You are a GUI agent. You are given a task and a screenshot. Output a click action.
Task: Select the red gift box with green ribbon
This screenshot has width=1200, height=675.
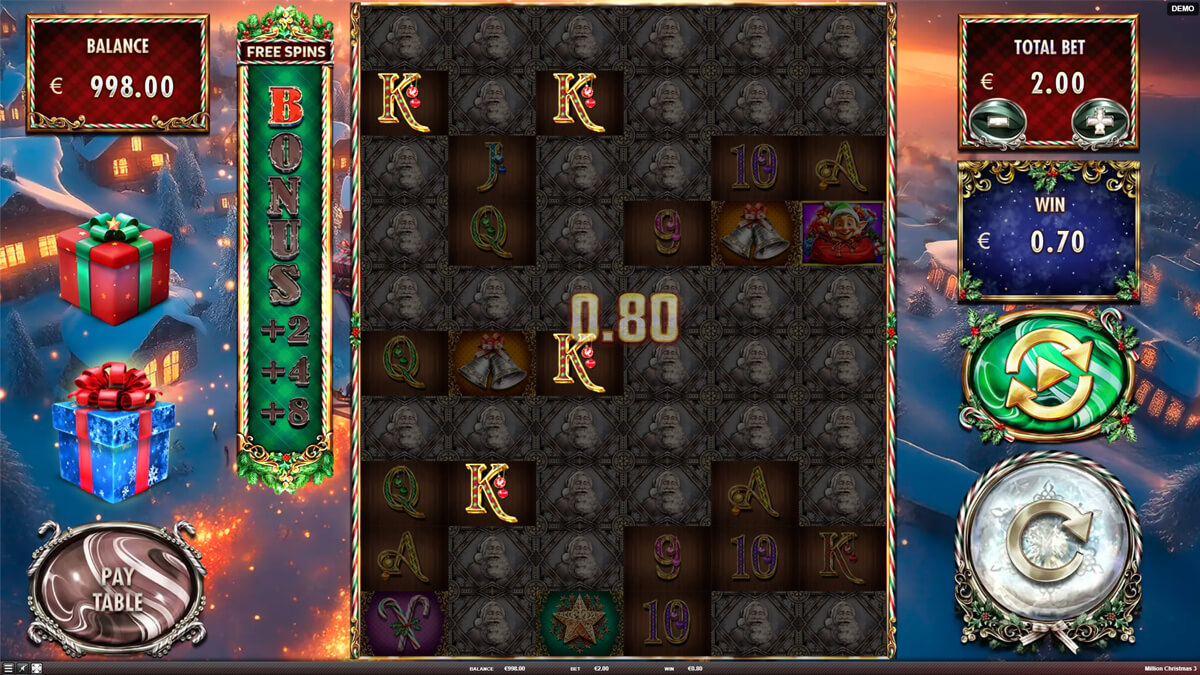pyautogui.click(x=113, y=267)
